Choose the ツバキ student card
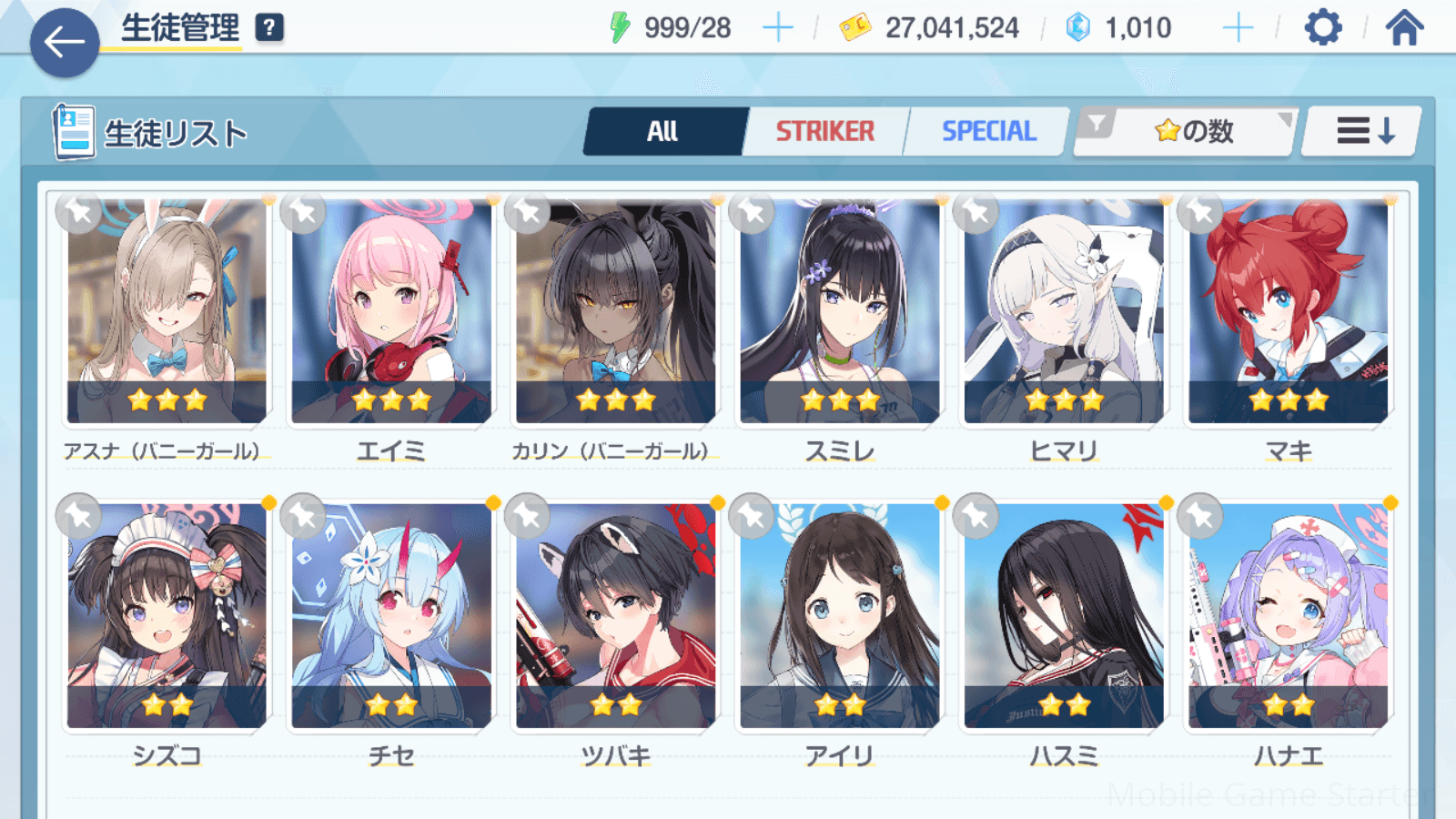1456x819 pixels. [615, 615]
